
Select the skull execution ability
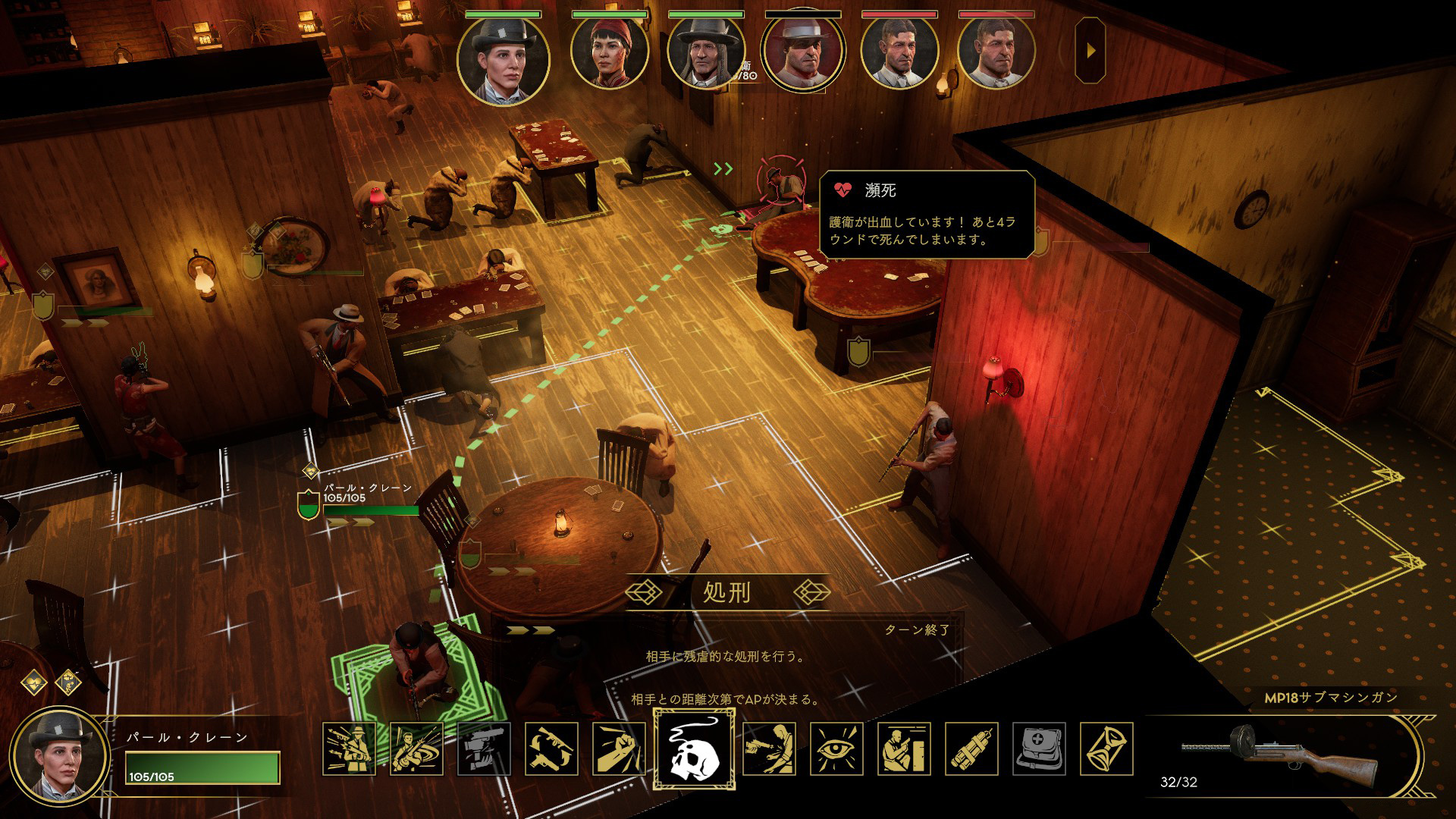pyautogui.click(x=694, y=749)
